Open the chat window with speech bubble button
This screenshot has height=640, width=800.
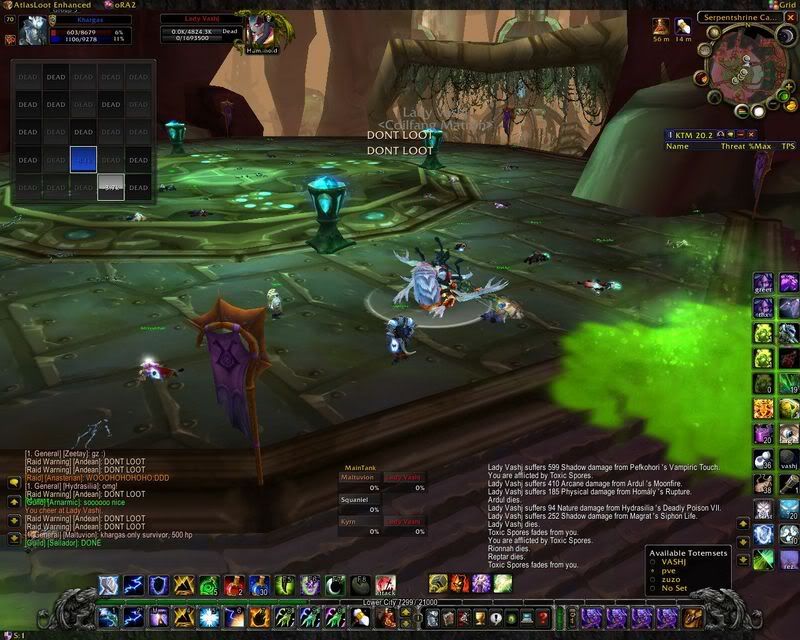[x=14, y=481]
